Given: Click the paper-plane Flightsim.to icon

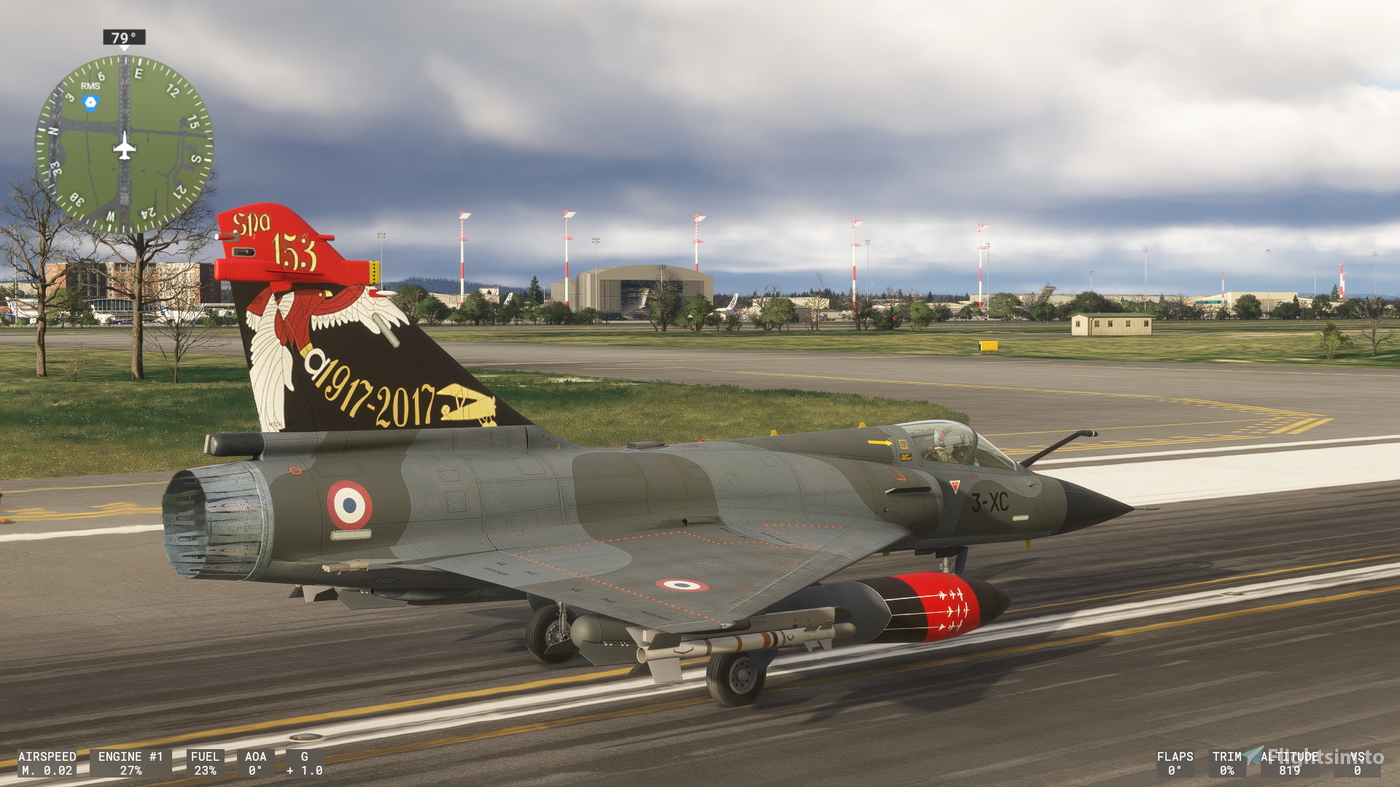Looking at the screenshot, I should pyautogui.click(x=1252, y=756).
